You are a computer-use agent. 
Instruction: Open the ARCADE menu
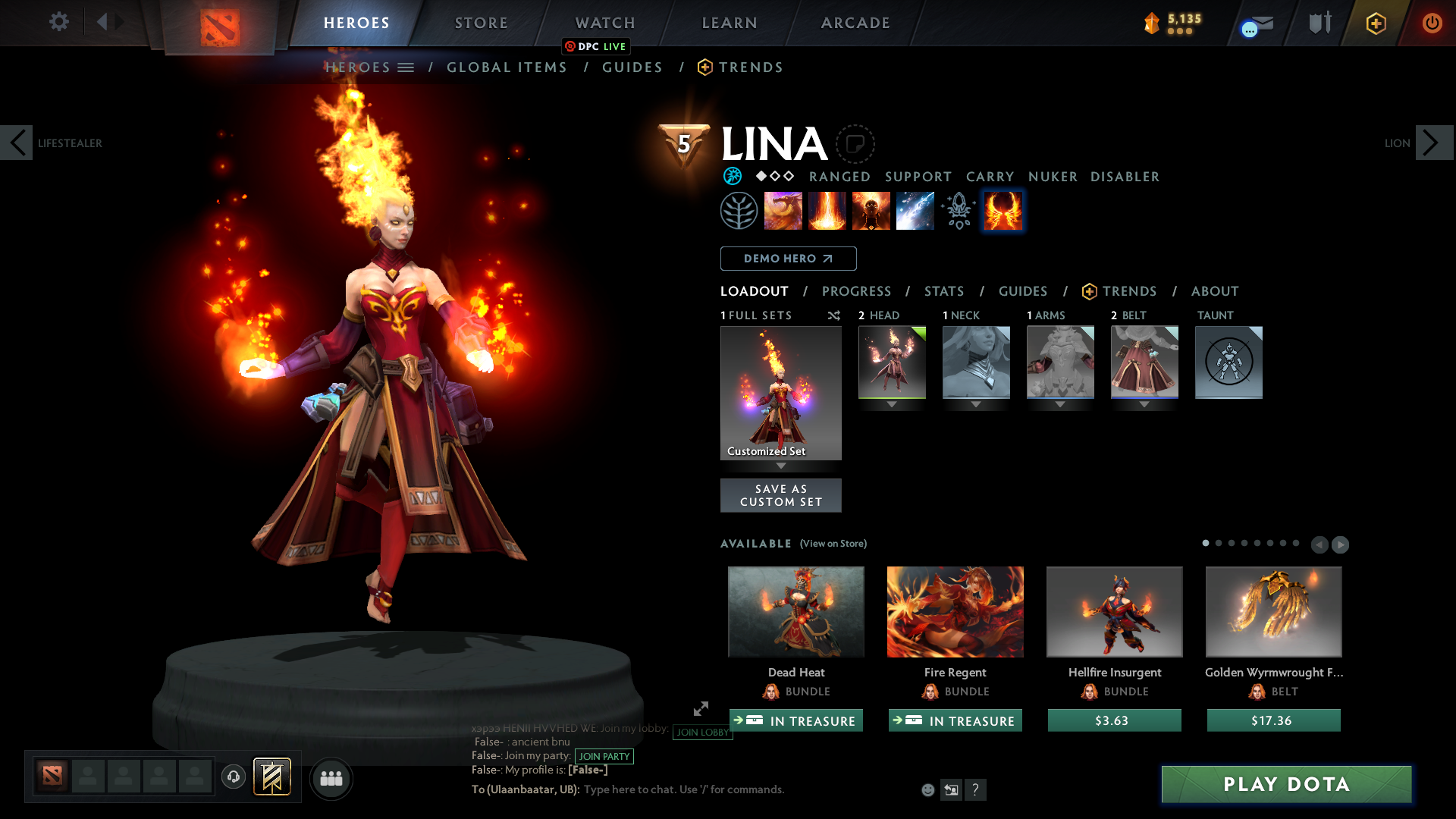tap(855, 23)
